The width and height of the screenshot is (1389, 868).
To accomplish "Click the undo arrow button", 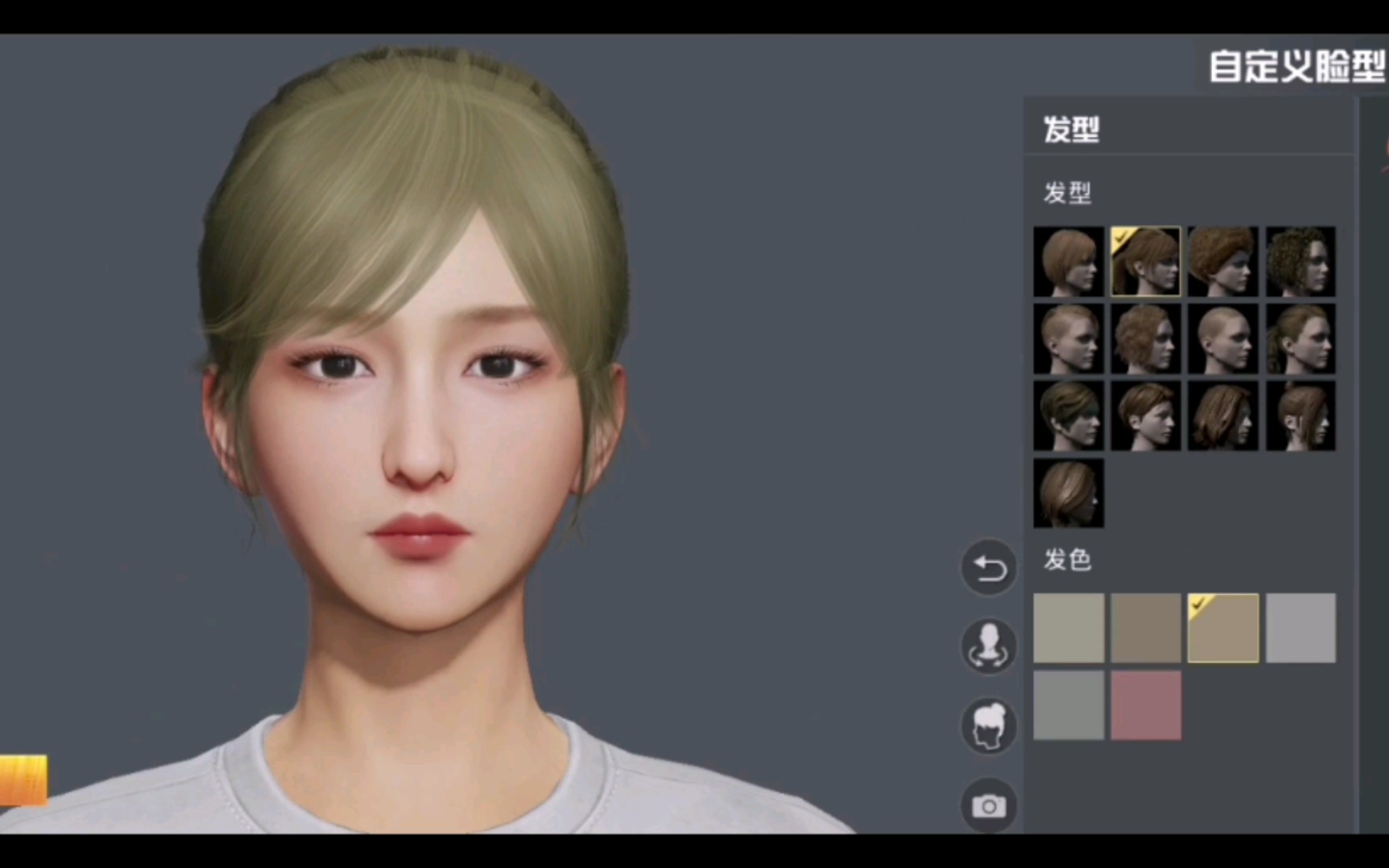I will (x=990, y=567).
